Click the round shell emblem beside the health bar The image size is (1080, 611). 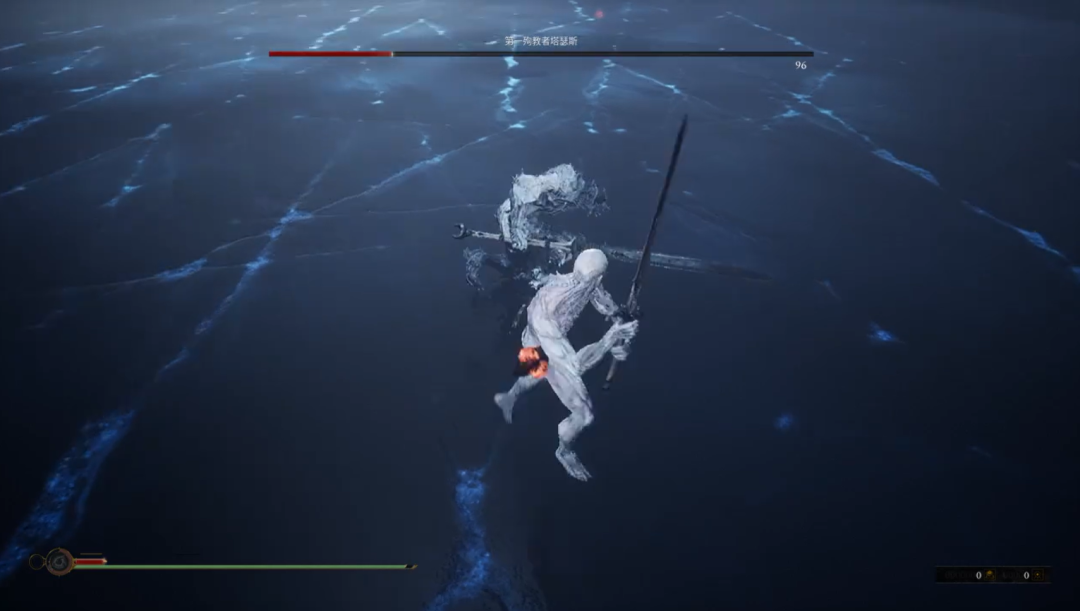tap(58, 562)
